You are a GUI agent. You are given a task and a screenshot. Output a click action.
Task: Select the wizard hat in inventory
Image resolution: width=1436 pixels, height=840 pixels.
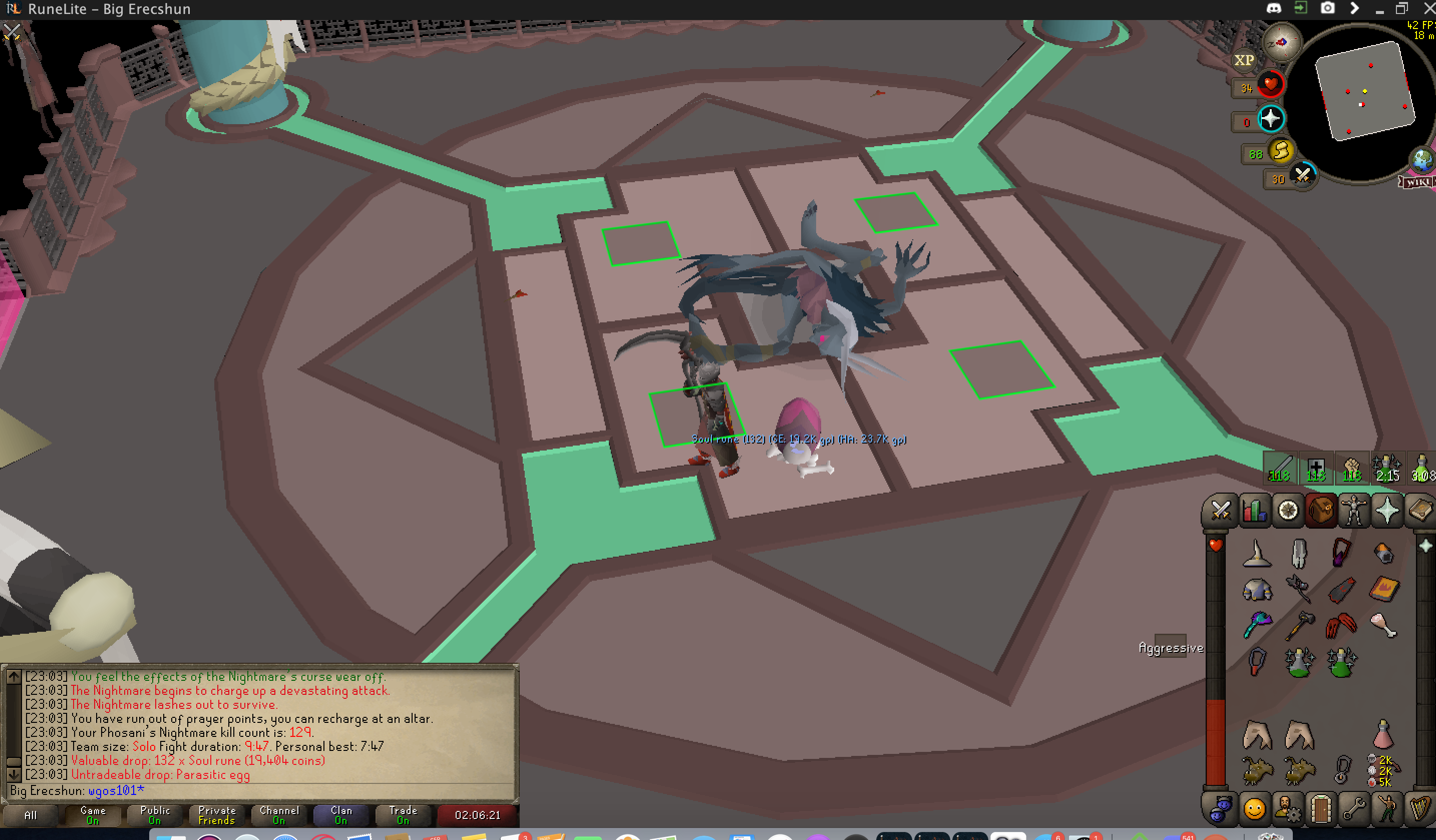pos(1257,553)
